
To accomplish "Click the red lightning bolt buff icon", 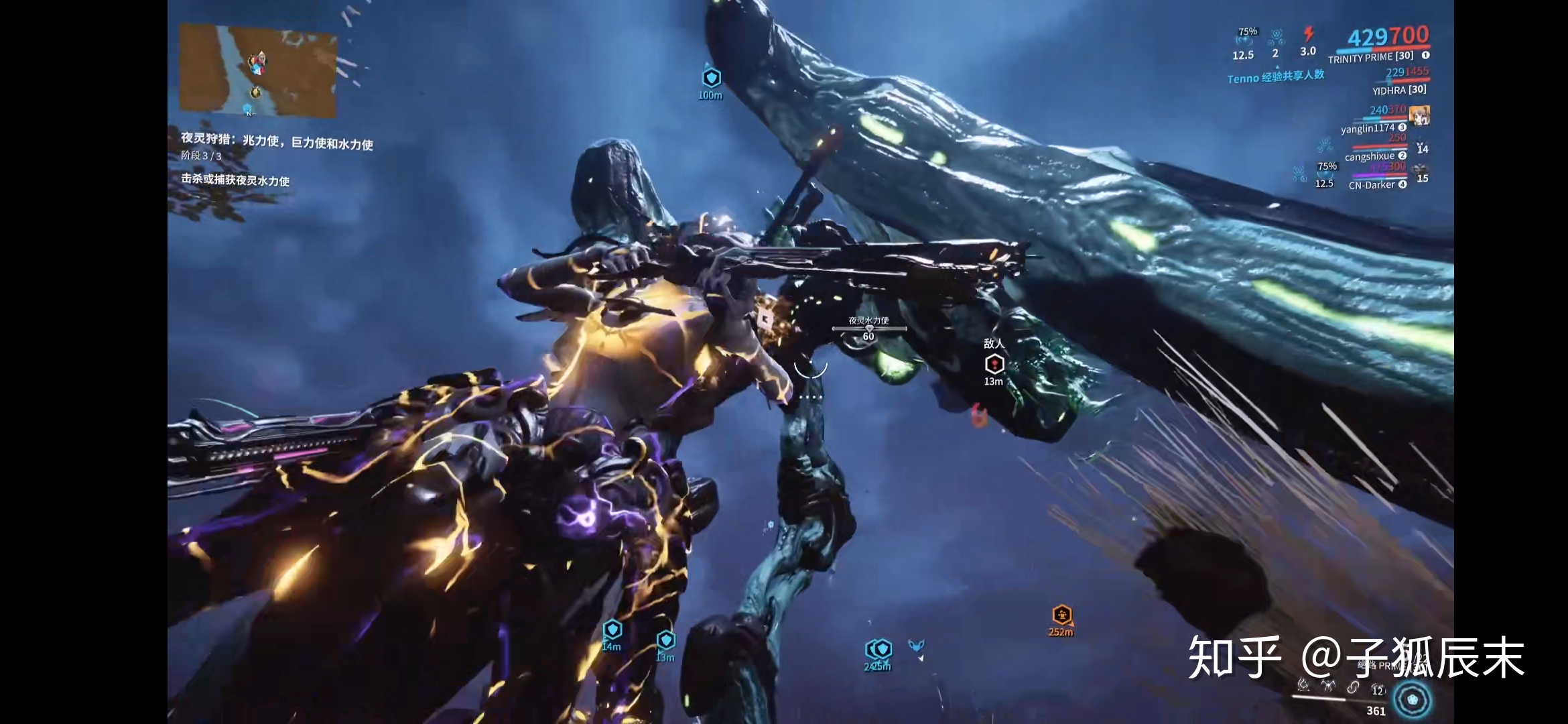I will [1308, 34].
